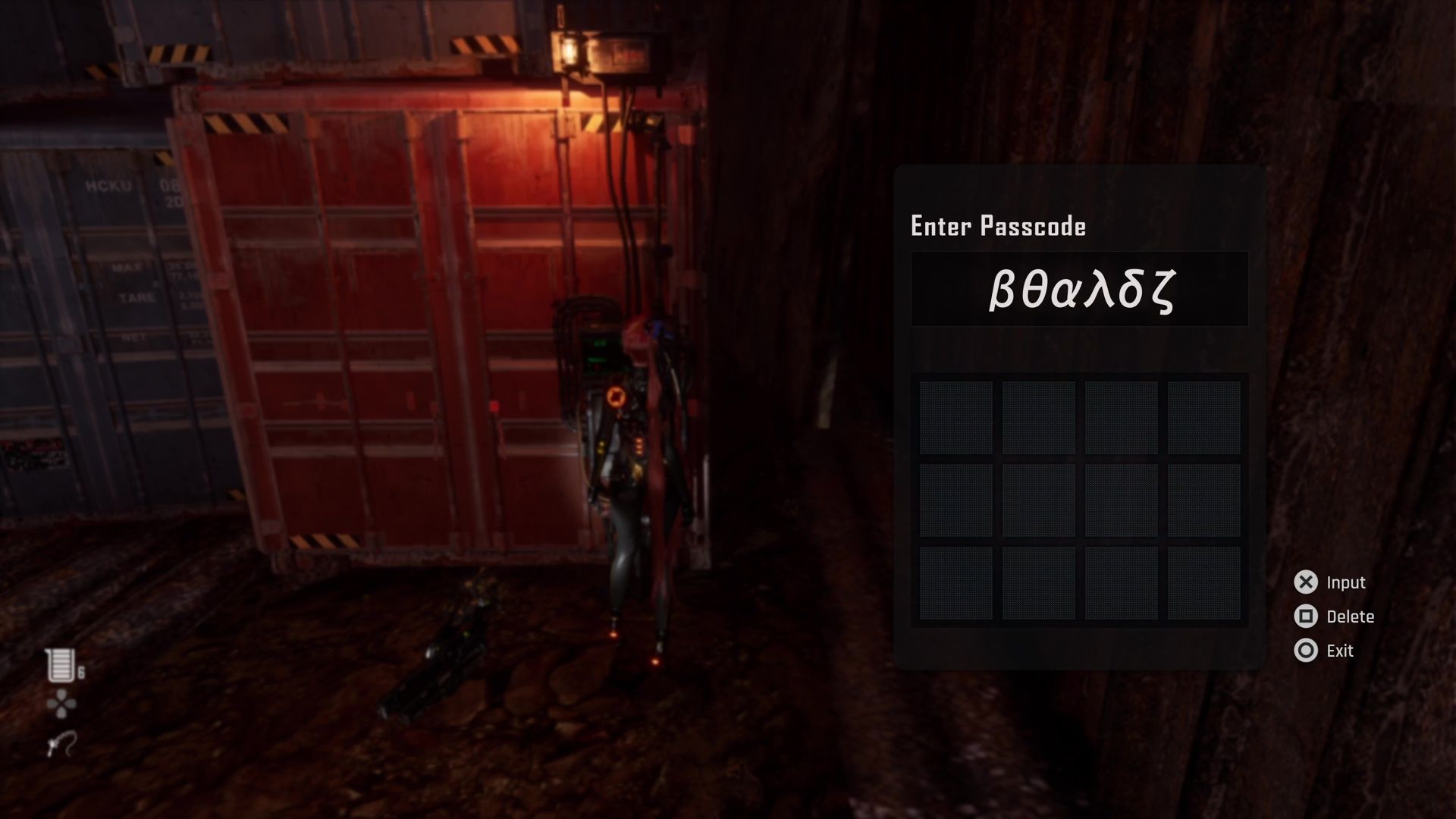The height and width of the screenshot is (819, 1456).
Task: Click the quest log scroll icon showing 6
Action: pyautogui.click(x=61, y=665)
